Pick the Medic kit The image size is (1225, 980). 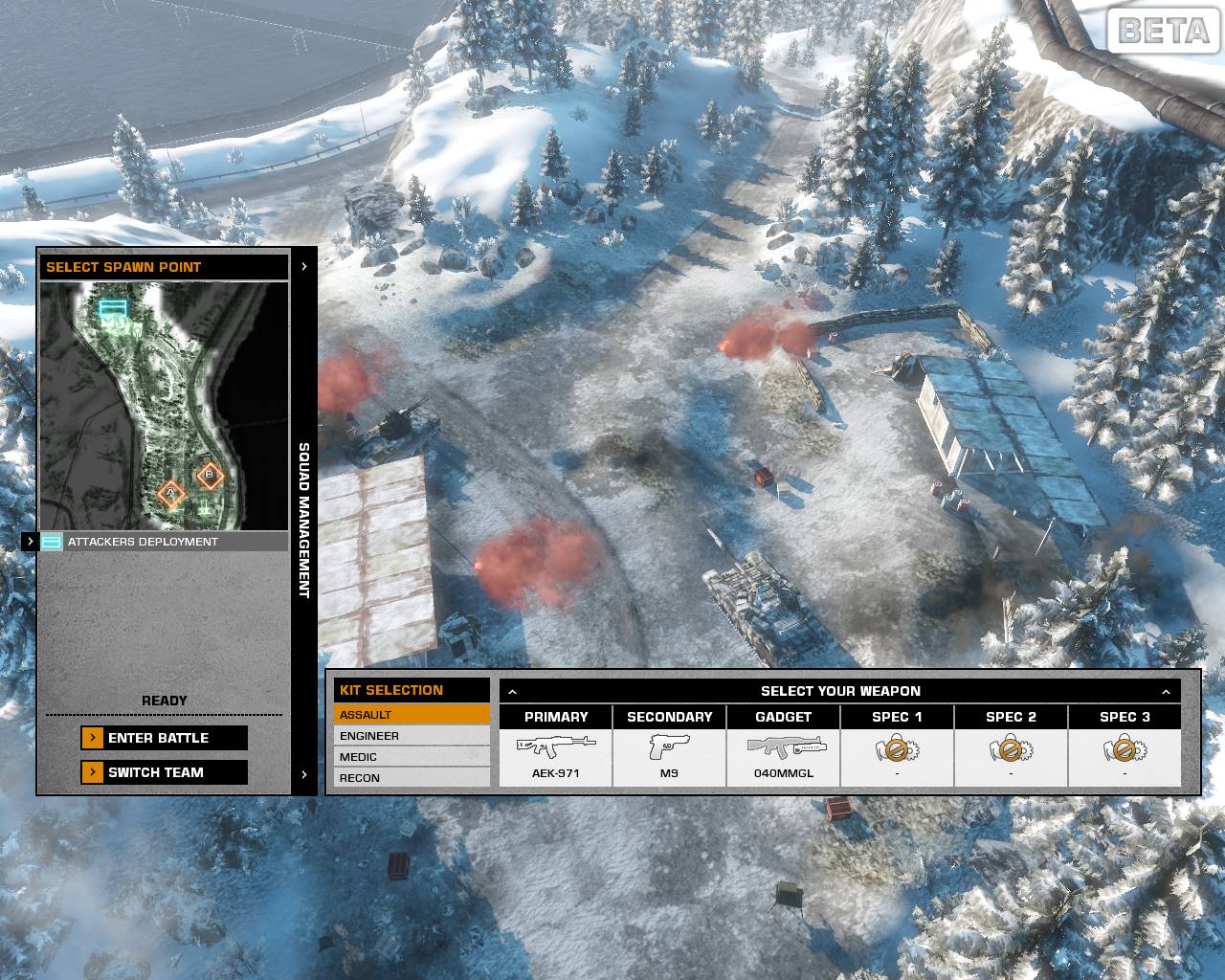412,757
